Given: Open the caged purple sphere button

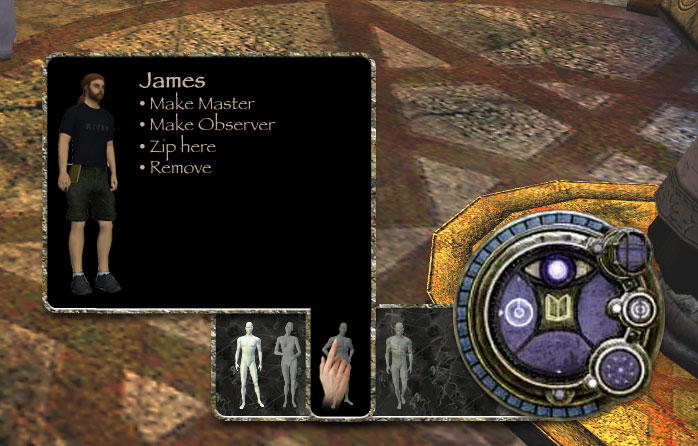Looking at the screenshot, I should [630, 251].
